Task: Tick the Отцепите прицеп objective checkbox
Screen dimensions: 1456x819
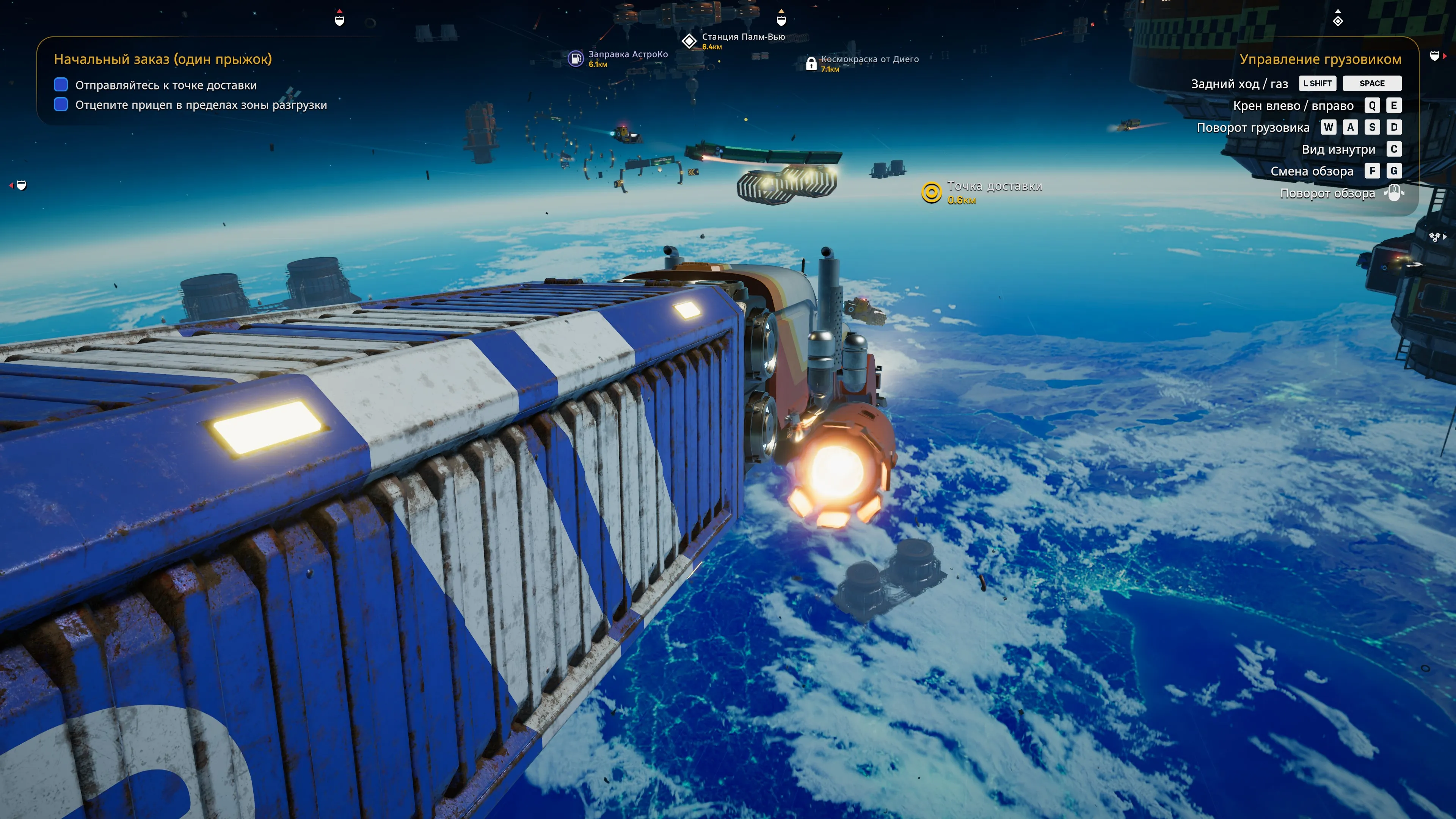Action: click(x=61, y=105)
